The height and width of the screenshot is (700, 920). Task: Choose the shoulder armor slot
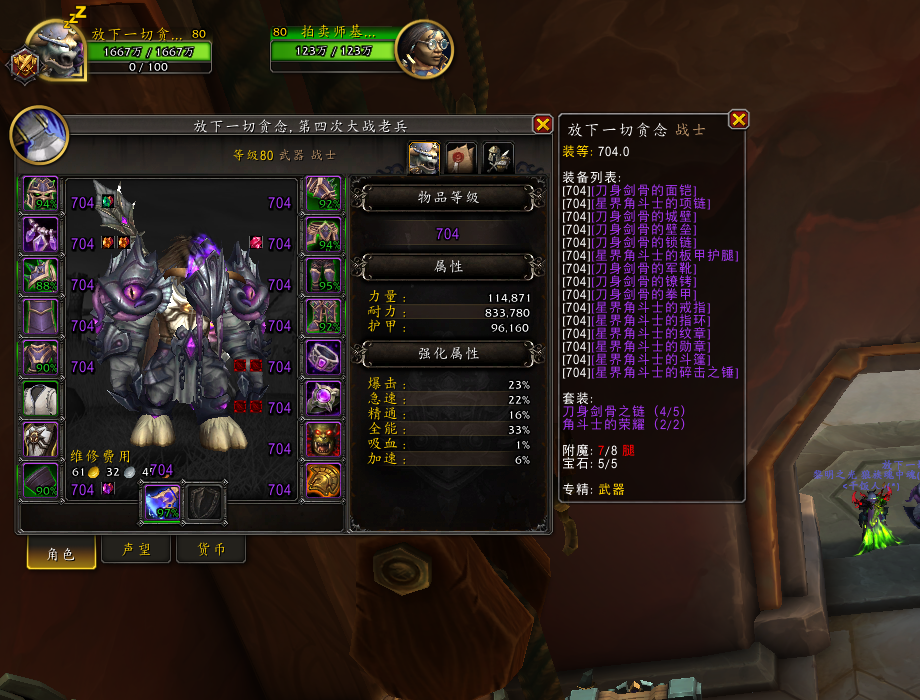(x=41, y=276)
